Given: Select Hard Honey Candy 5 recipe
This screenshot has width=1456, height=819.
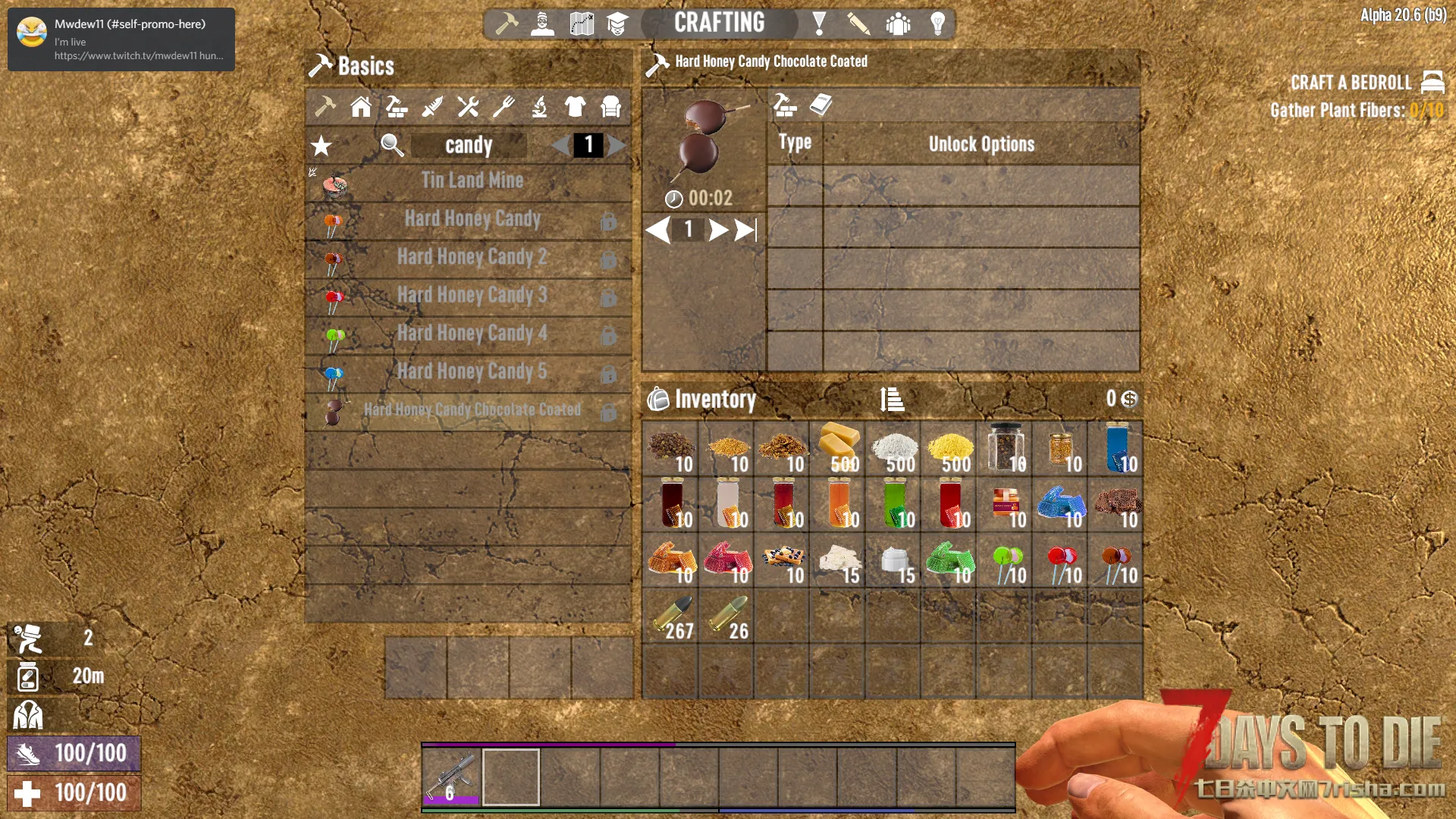Looking at the screenshot, I should coord(472,372).
